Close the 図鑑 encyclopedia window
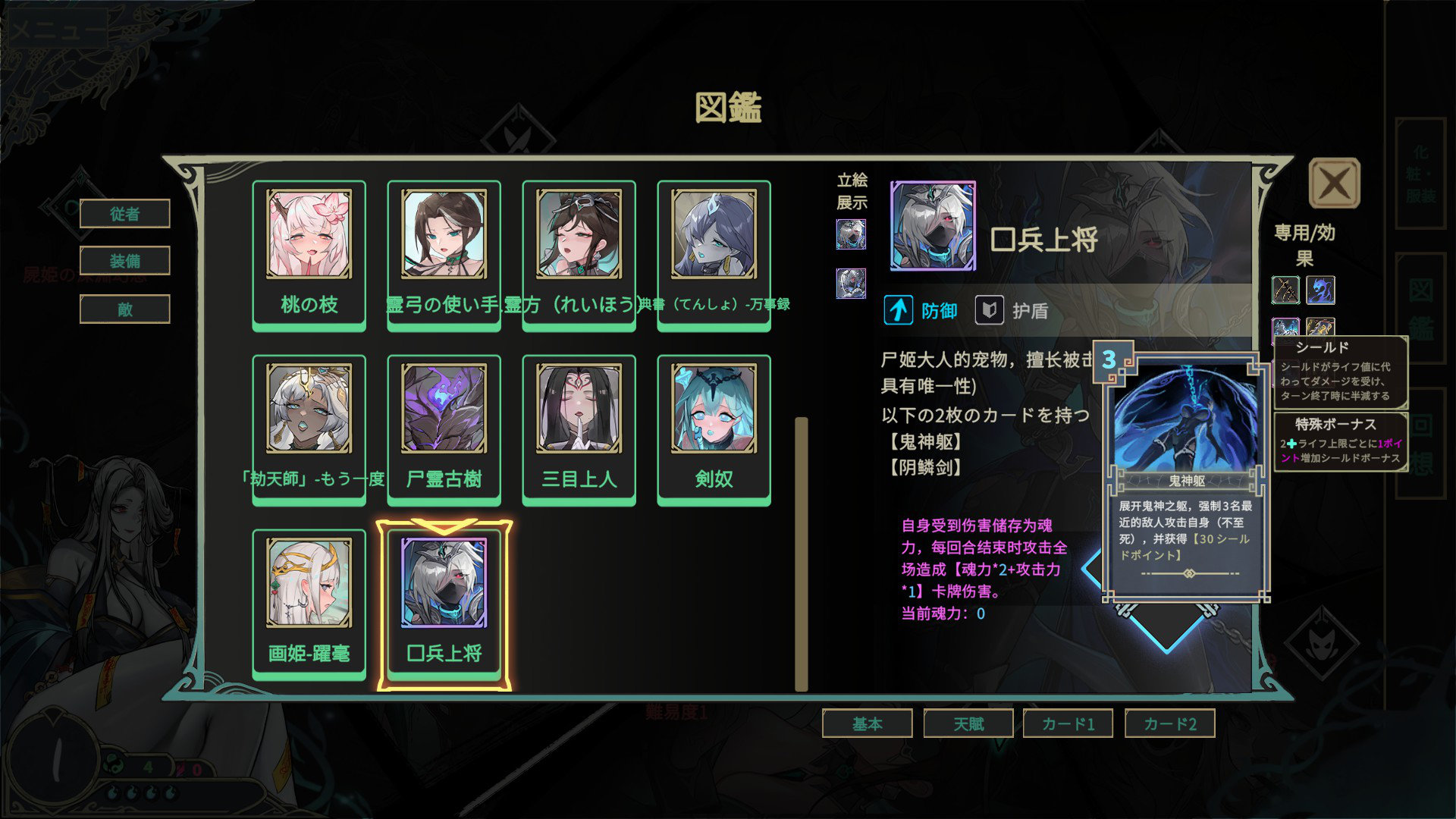 click(1334, 183)
